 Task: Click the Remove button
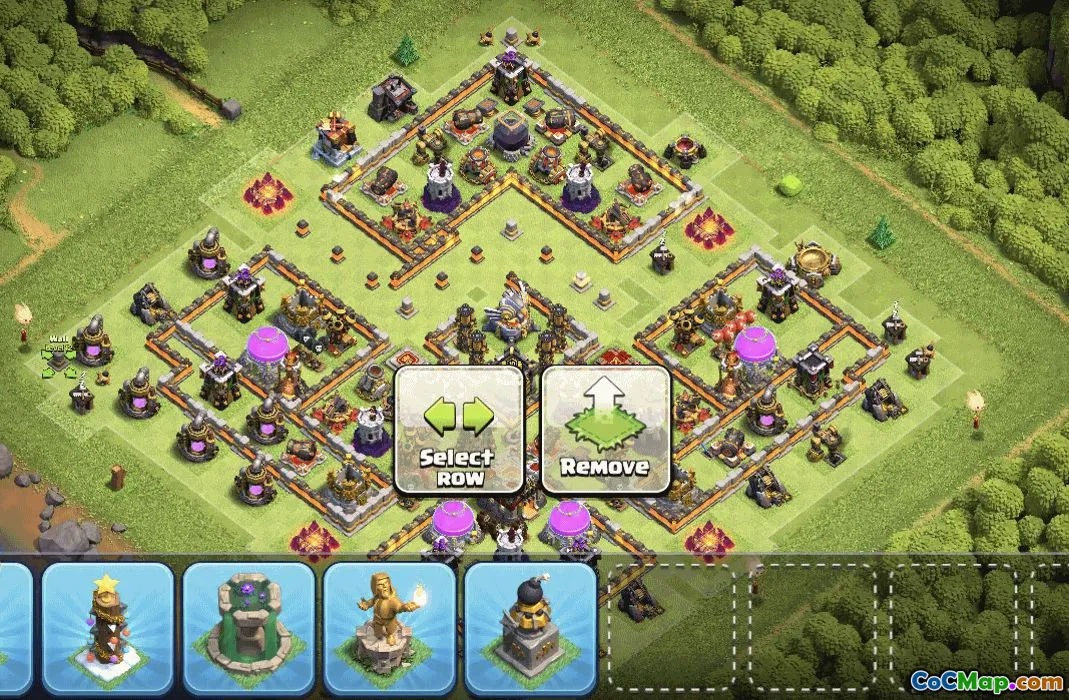click(x=605, y=430)
